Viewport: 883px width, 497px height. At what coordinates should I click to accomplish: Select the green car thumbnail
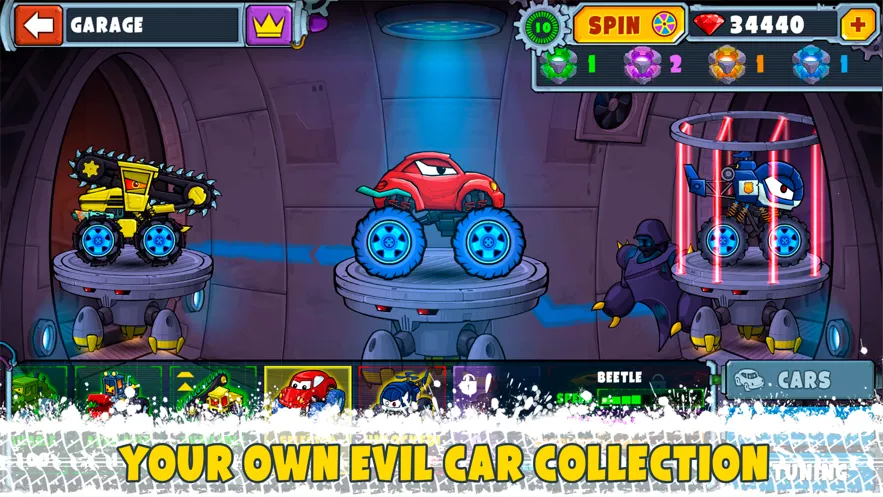[40, 390]
